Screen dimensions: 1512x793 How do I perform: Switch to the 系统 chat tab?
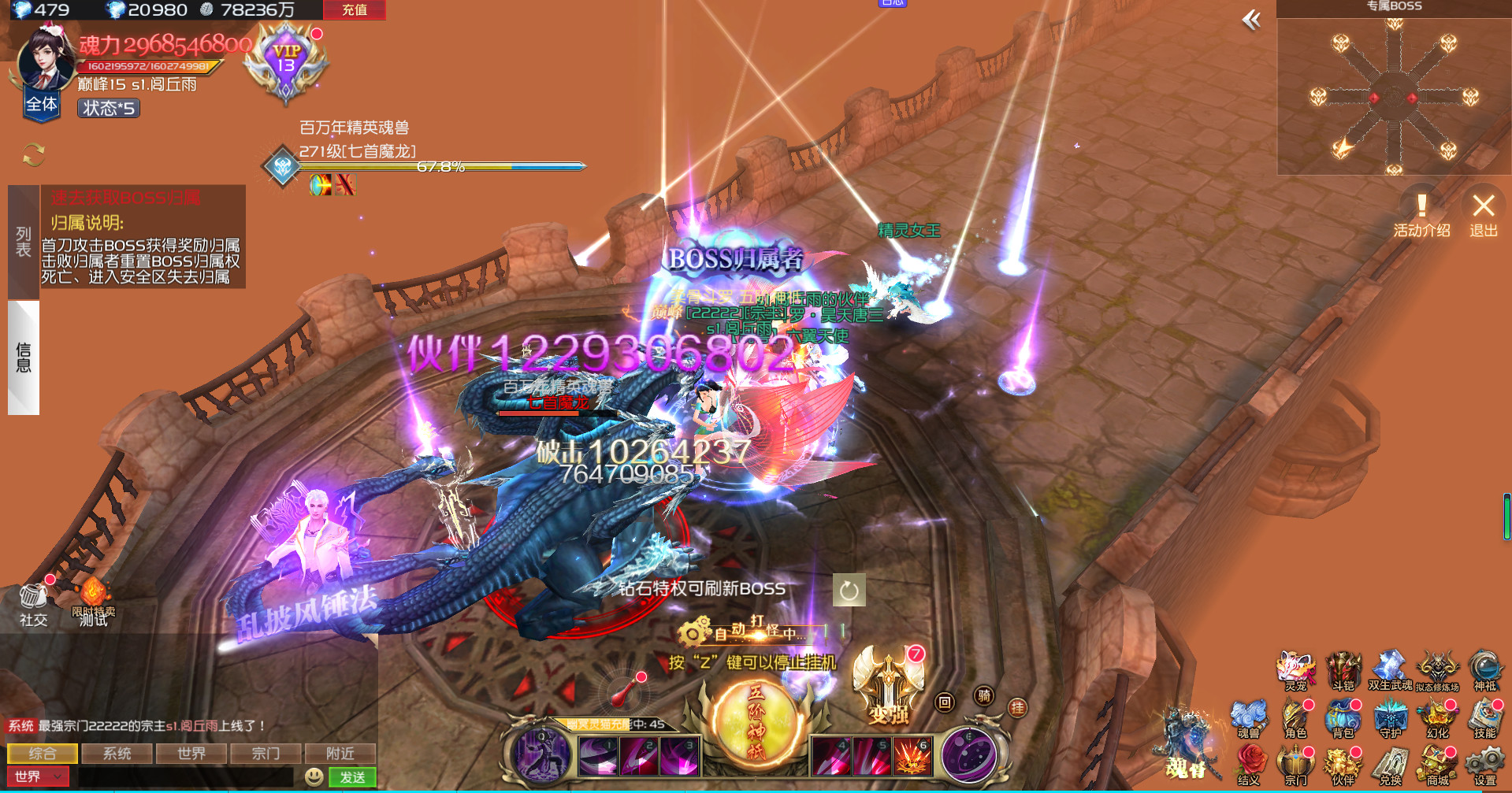point(117,753)
